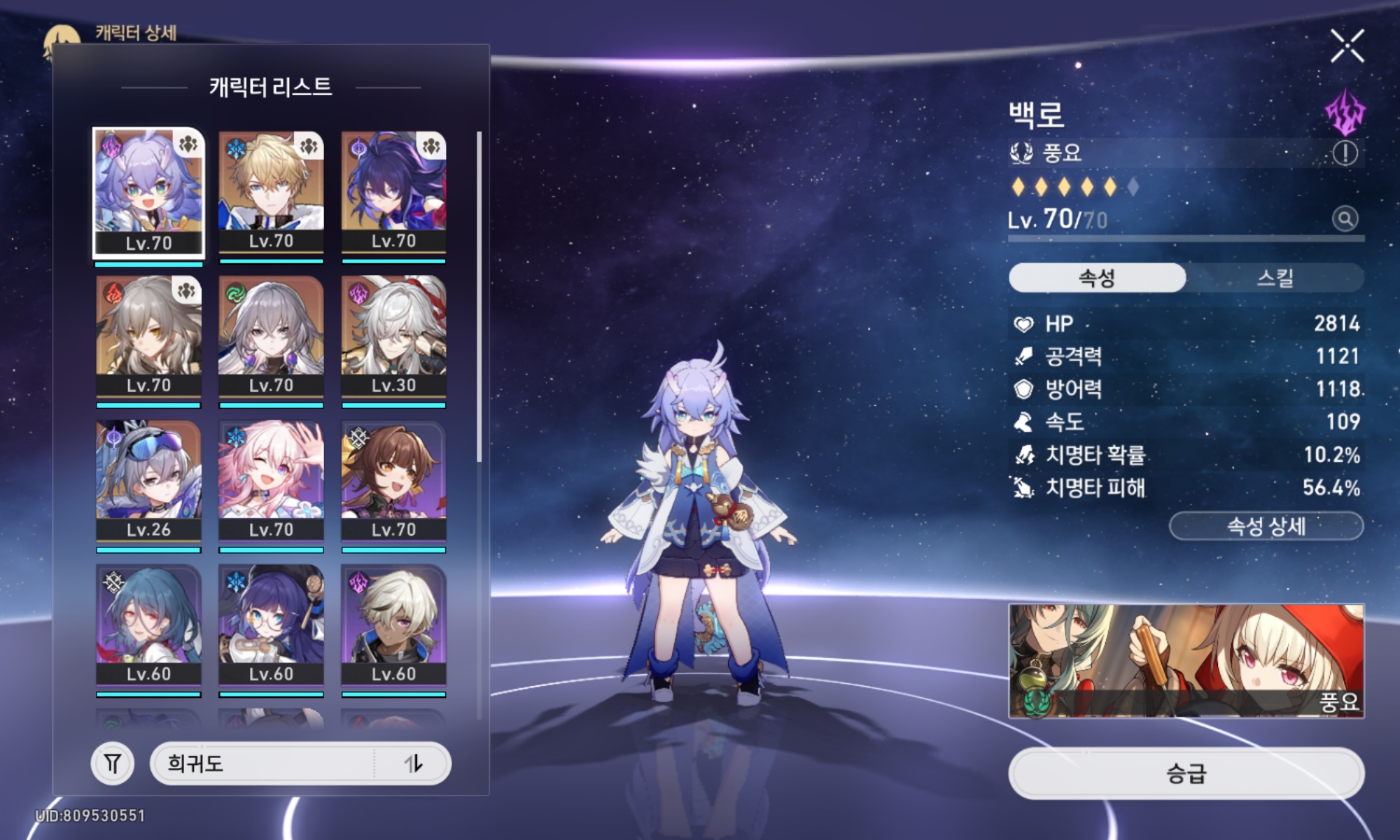Click the exclamation info icon beside 풍요
The height and width of the screenshot is (840, 1400).
click(x=1345, y=153)
